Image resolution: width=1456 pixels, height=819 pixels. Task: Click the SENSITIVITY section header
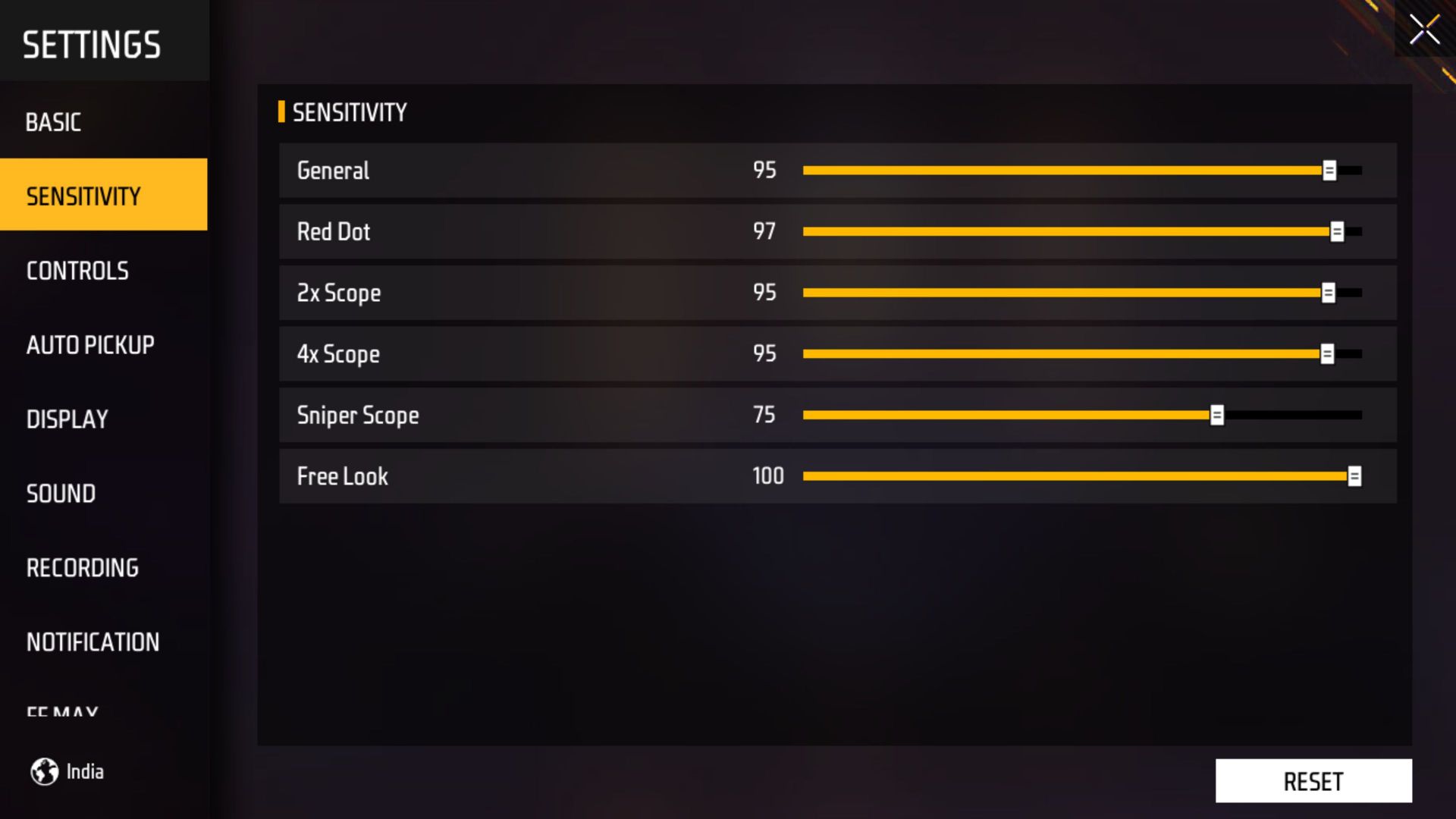350,111
